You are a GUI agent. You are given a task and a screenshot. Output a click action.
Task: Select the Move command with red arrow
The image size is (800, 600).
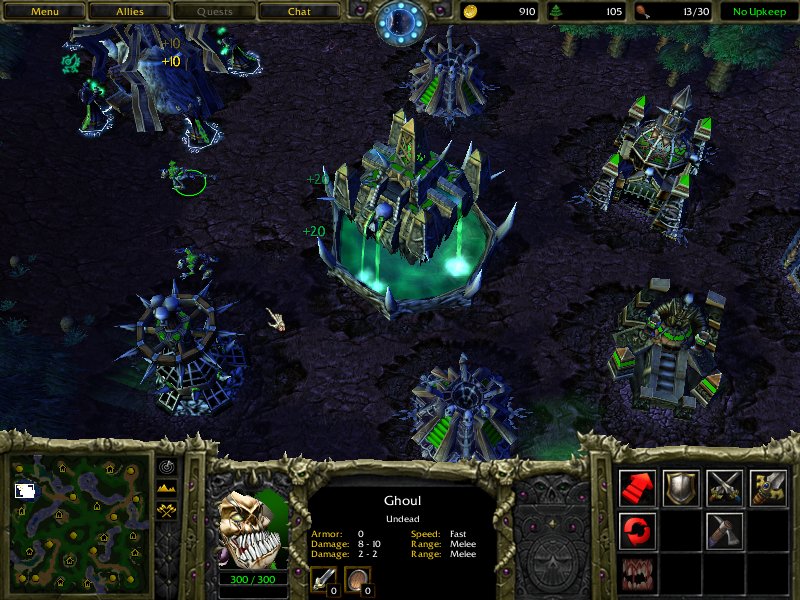638,487
